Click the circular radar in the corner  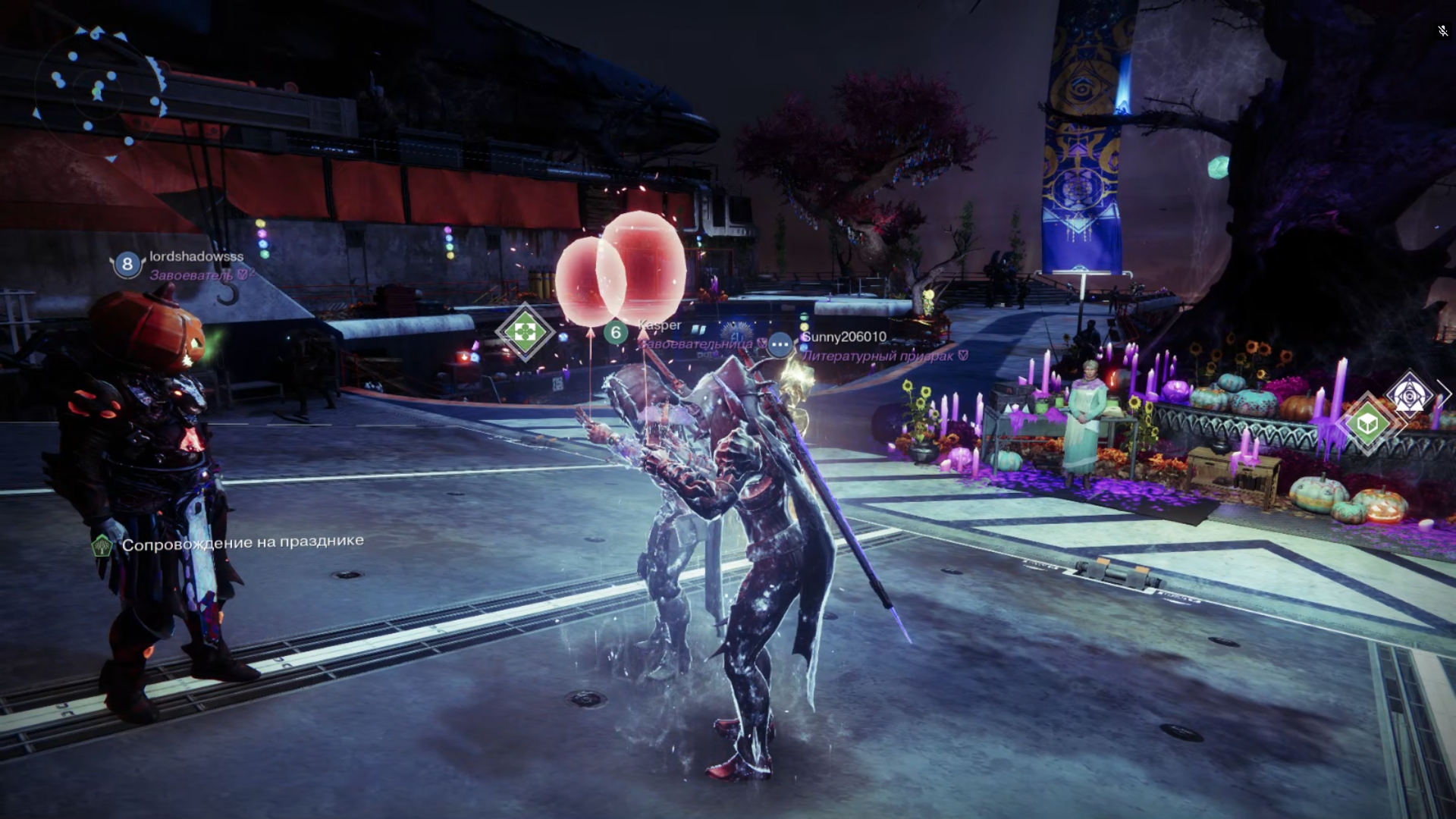[x=99, y=91]
